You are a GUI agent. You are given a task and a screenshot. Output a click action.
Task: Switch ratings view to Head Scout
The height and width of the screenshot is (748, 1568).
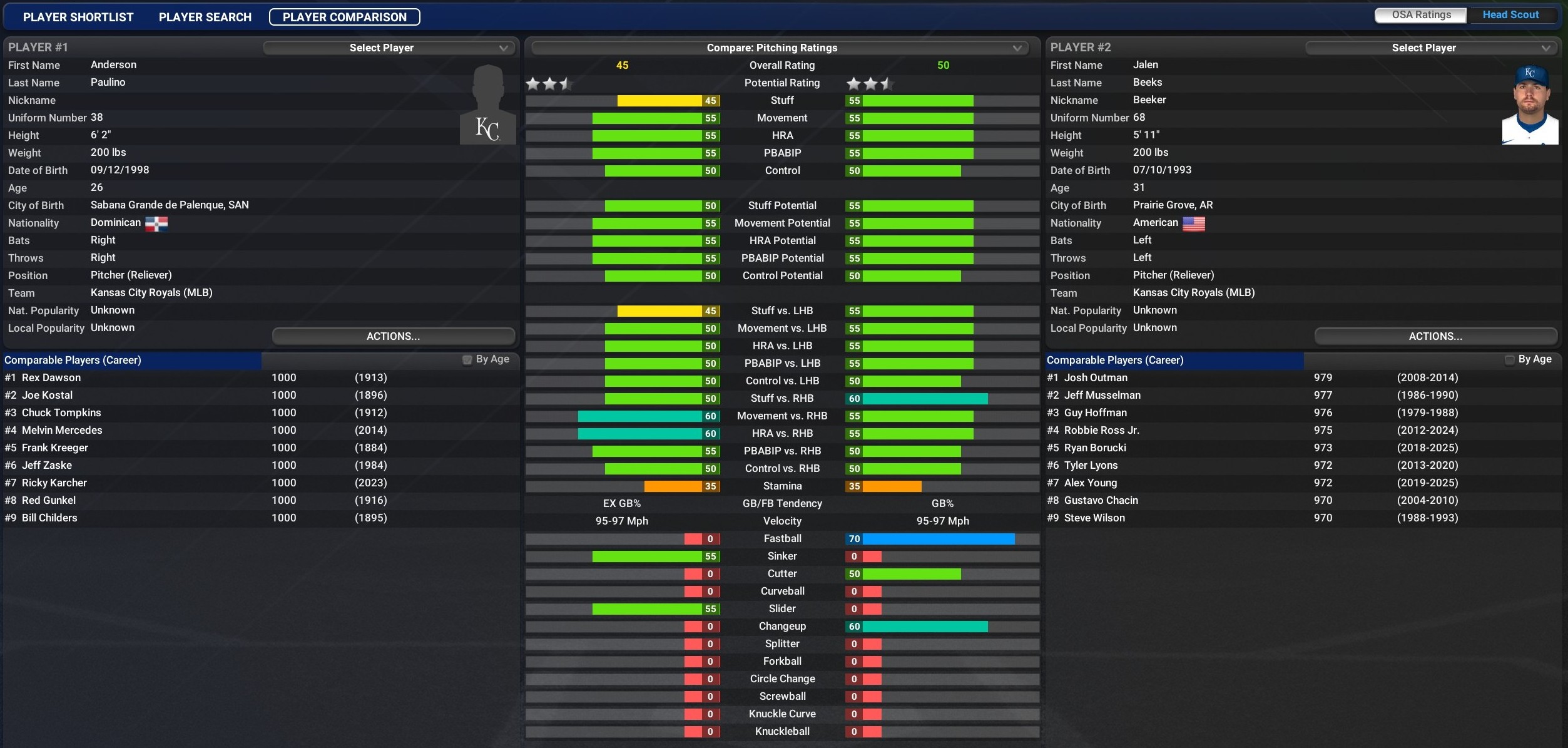click(x=1514, y=14)
